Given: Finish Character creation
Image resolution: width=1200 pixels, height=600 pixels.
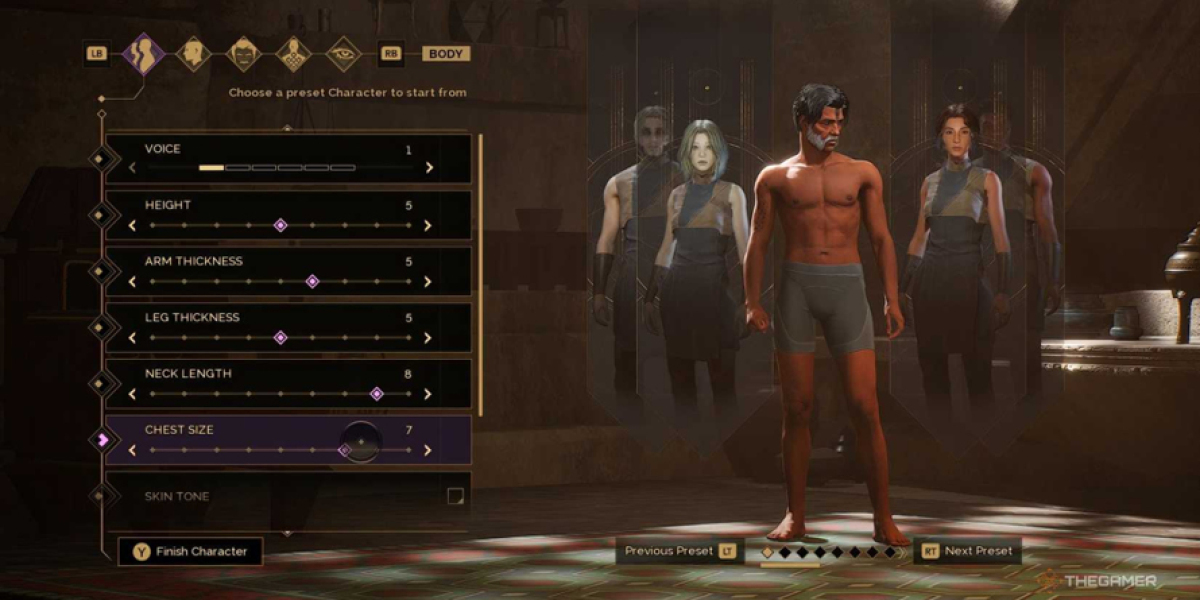Looking at the screenshot, I should tap(190, 551).
